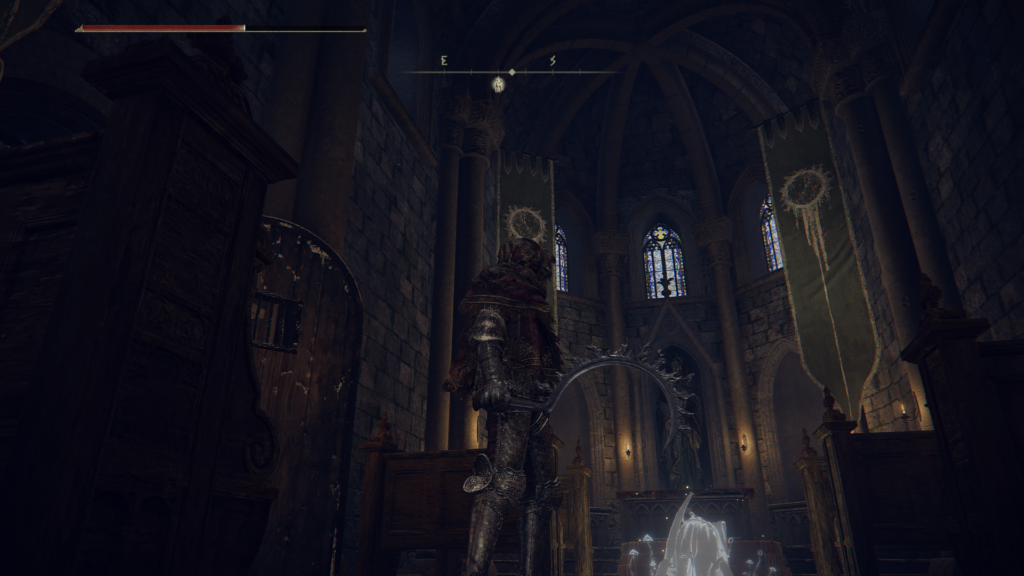Click the glowing marker icon under the compass
Image resolution: width=1024 pixels, height=576 pixels.
click(x=497, y=85)
